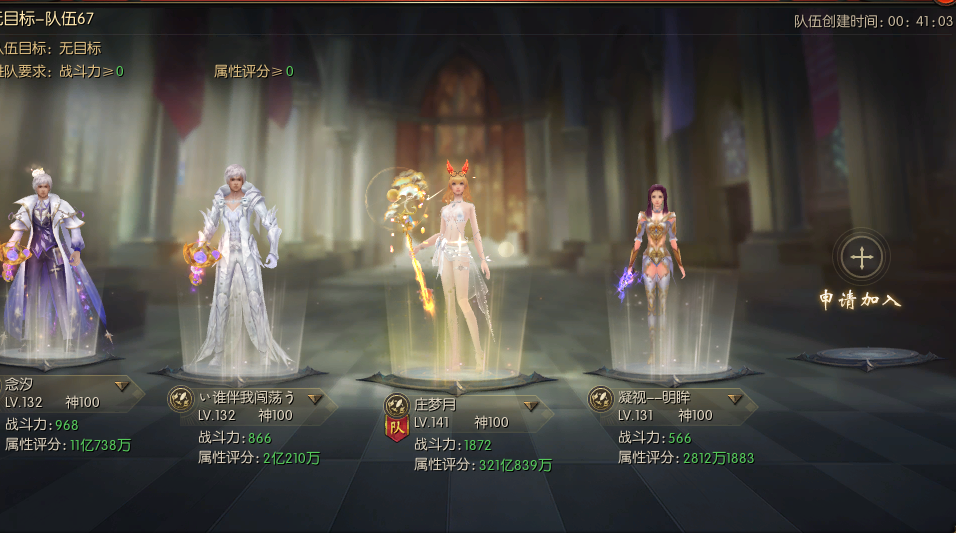The width and height of the screenshot is (956, 533).
Task: Open the dropdown arrow beside 念汐
Action: coord(122,385)
